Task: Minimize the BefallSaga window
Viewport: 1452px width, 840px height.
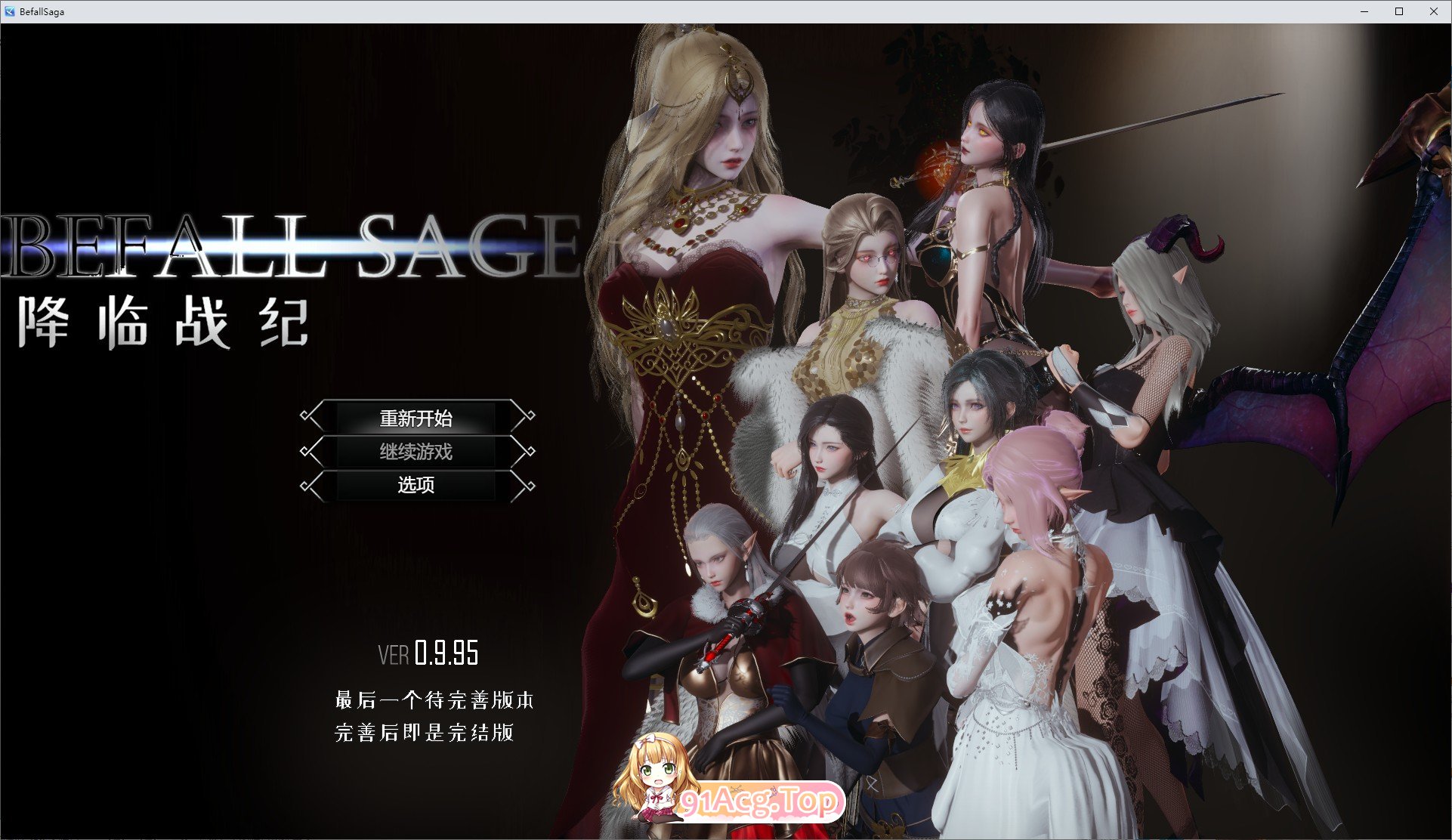Action: [1364, 11]
